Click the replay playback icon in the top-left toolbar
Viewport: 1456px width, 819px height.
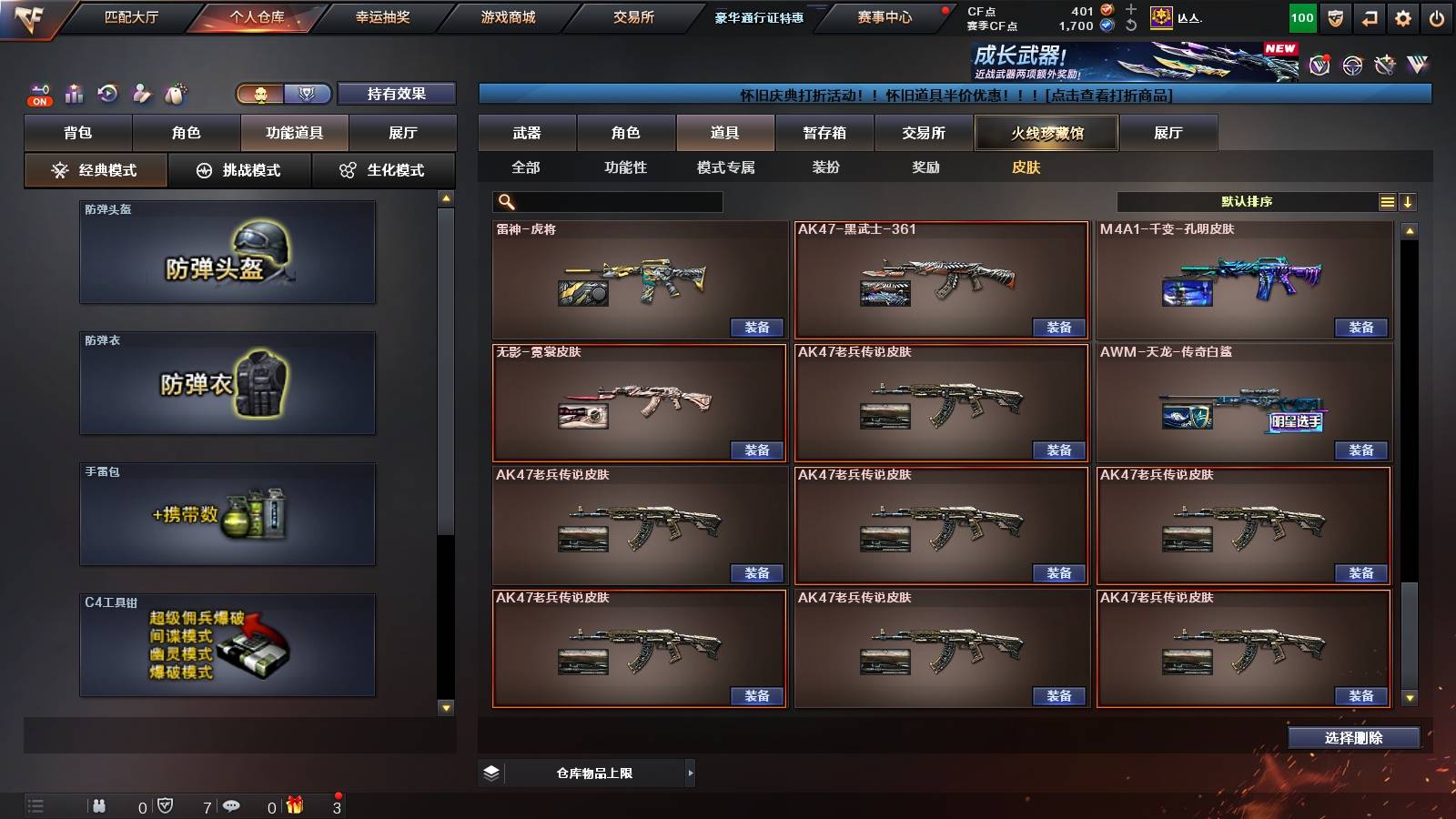click(108, 91)
